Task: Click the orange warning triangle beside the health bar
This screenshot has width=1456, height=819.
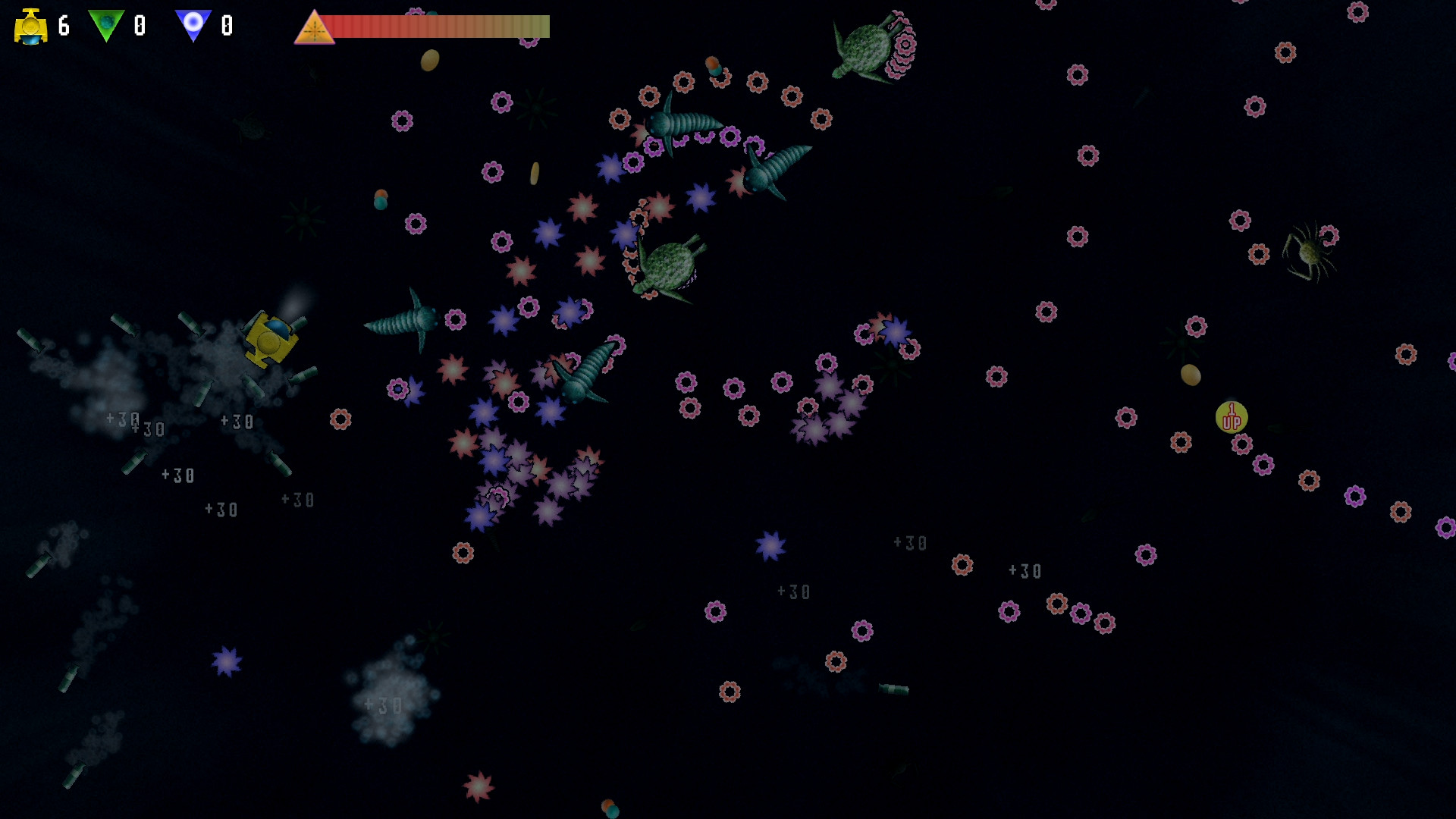Action: [318, 28]
